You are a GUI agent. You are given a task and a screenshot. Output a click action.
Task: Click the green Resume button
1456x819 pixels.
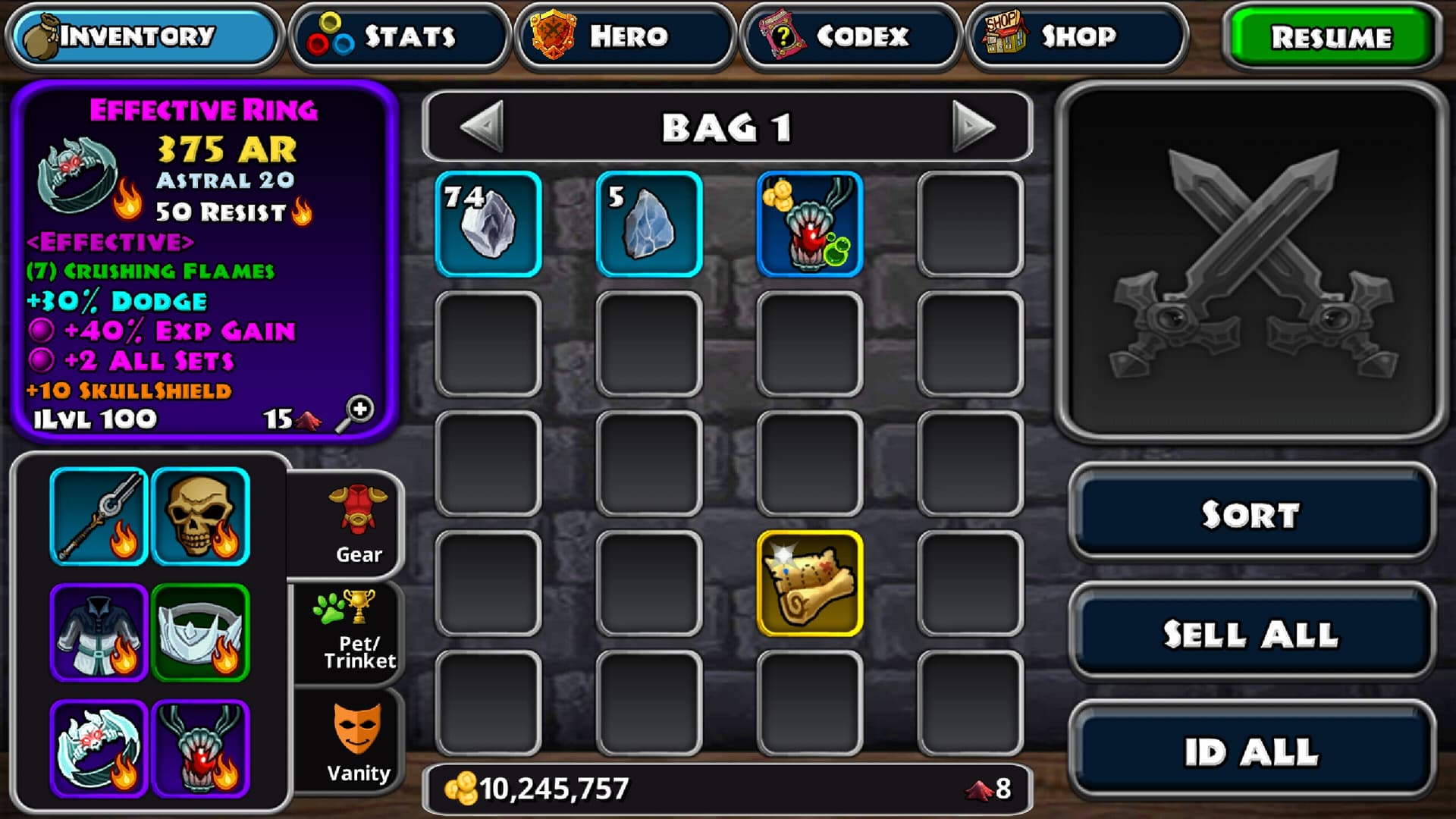pos(1332,37)
